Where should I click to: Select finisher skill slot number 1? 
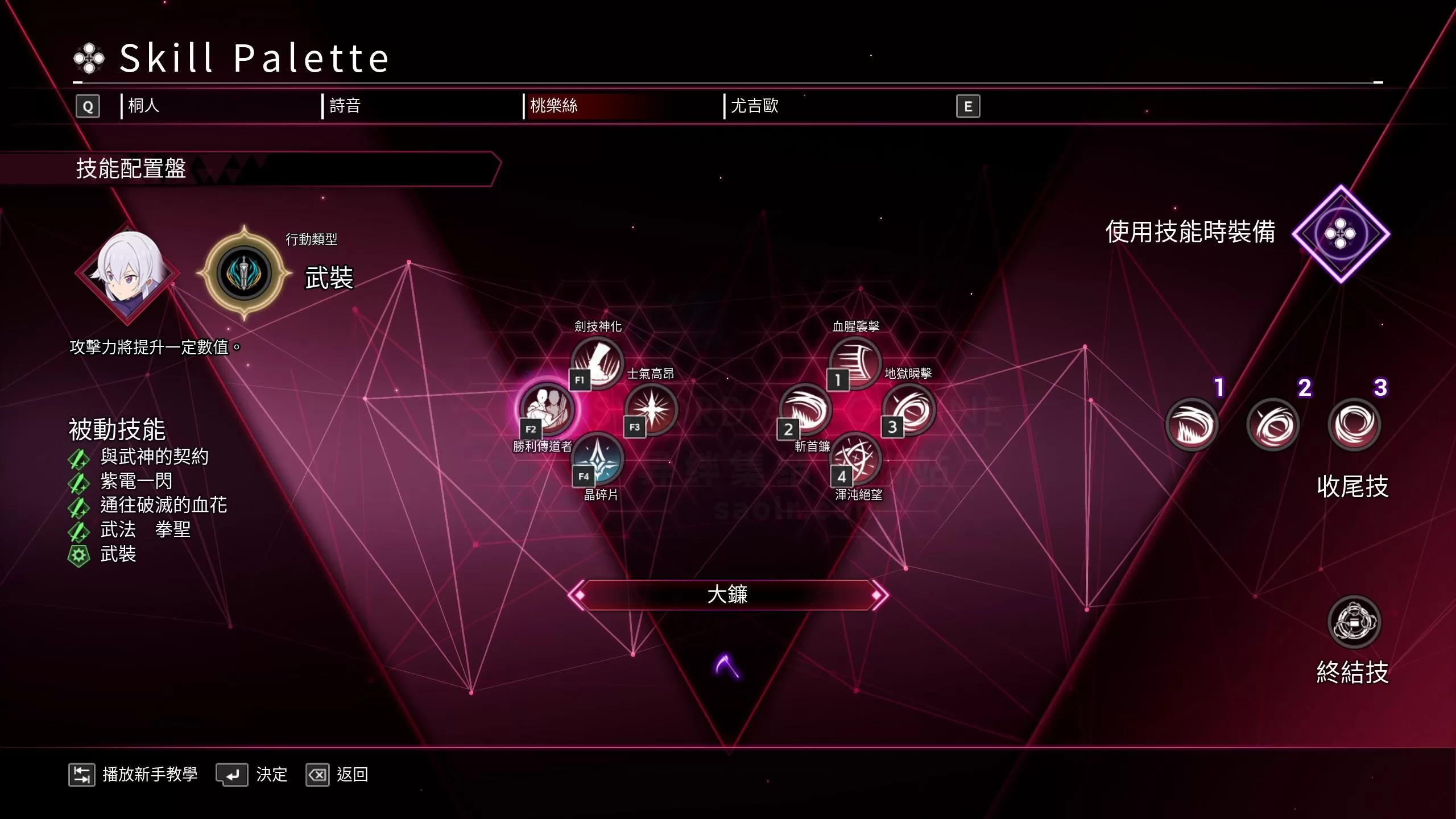1192,425
